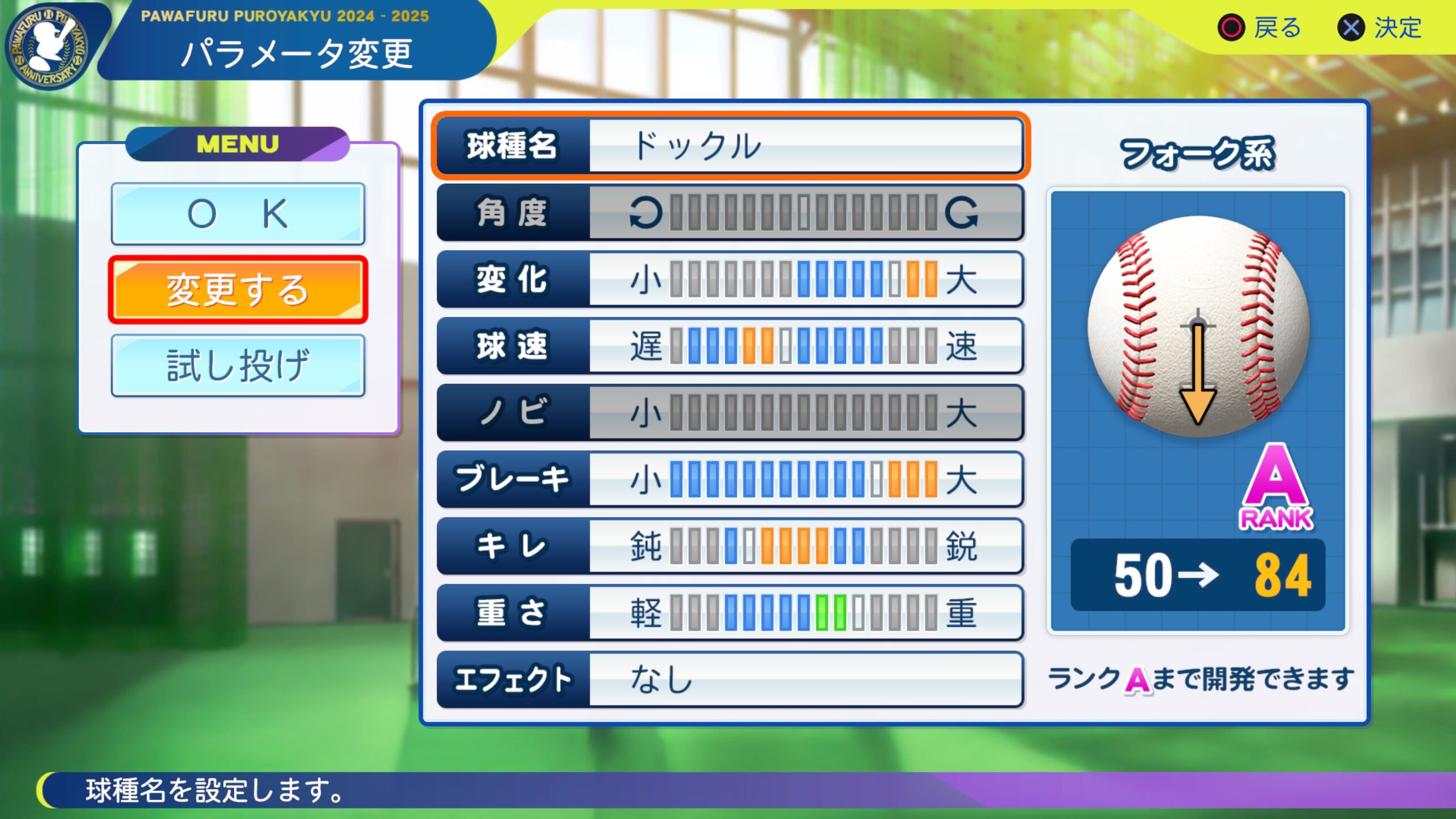The width and height of the screenshot is (1456, 819).
Task: Choose the 試し投げ test pitch button
Action: (238, 366)
